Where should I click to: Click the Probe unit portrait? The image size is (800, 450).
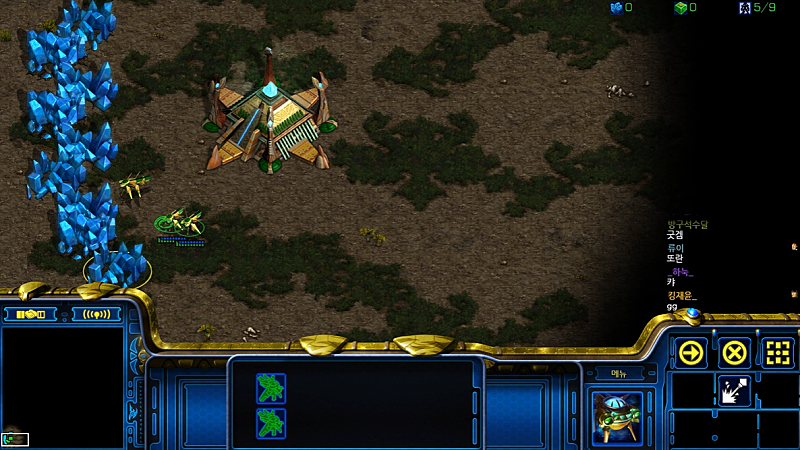pyautogui.click(x=616, y=417)
